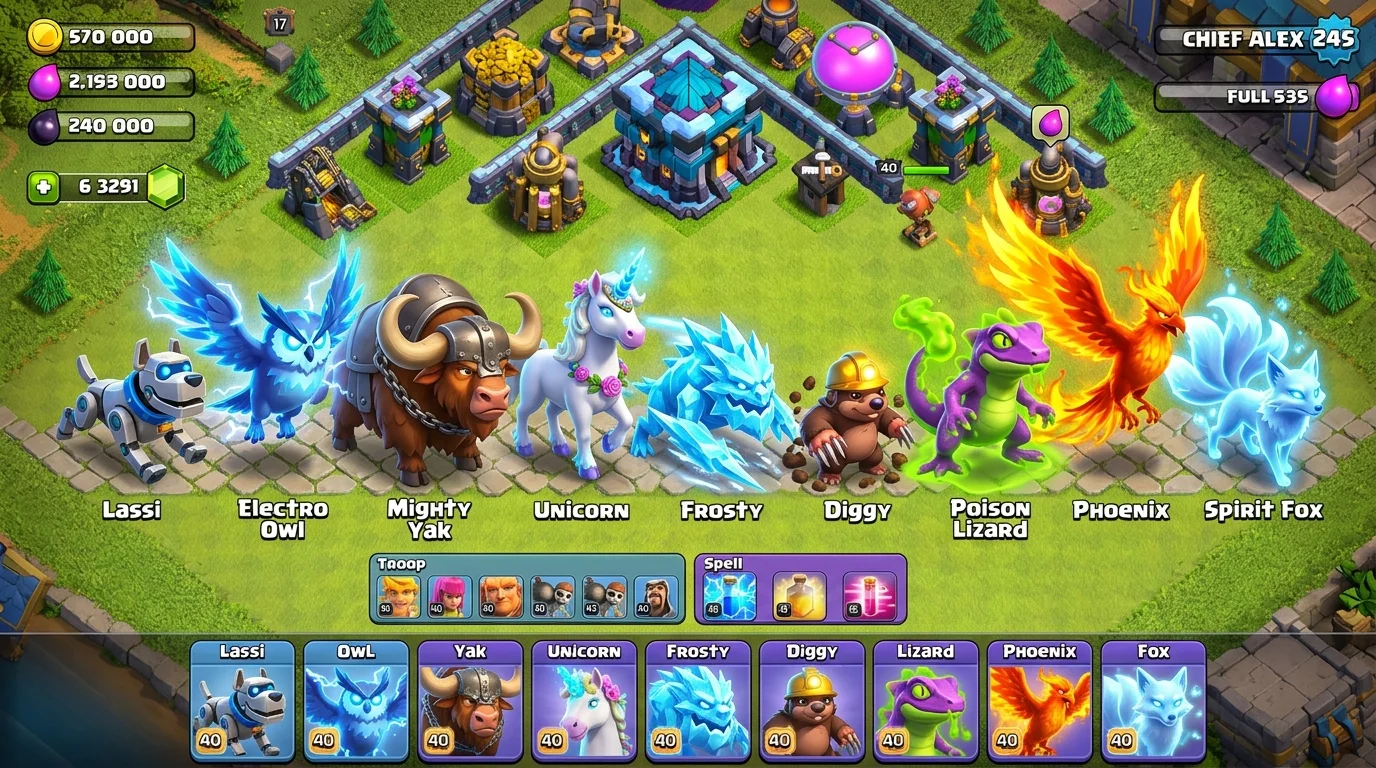This screenshot has height=768, width=1376.
Task: Choose the yellow Healing spell icon
Action: (800, 596)
